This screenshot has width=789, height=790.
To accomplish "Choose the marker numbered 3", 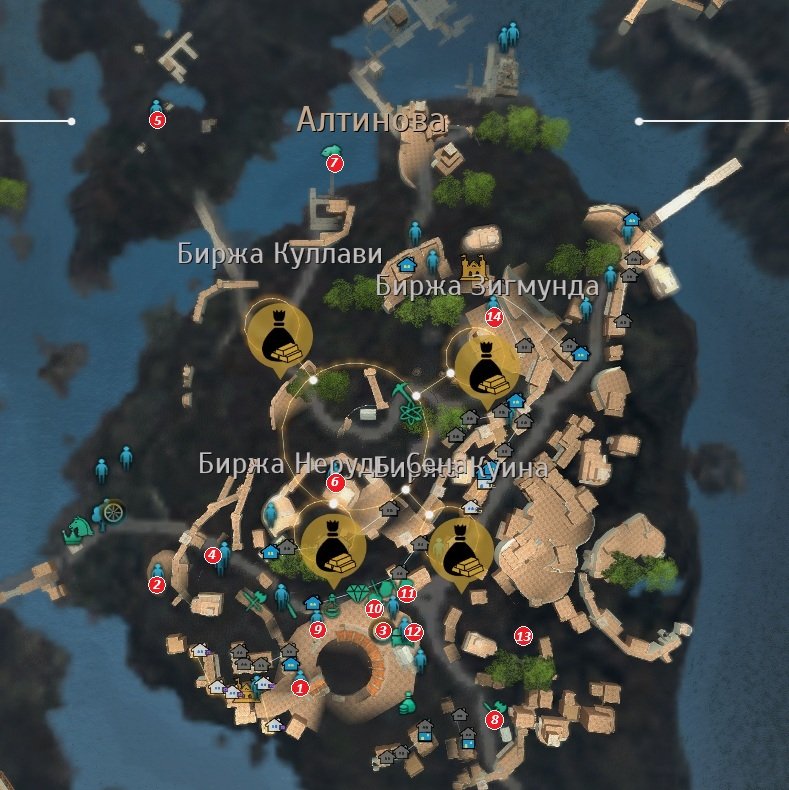I will (383, 630).
